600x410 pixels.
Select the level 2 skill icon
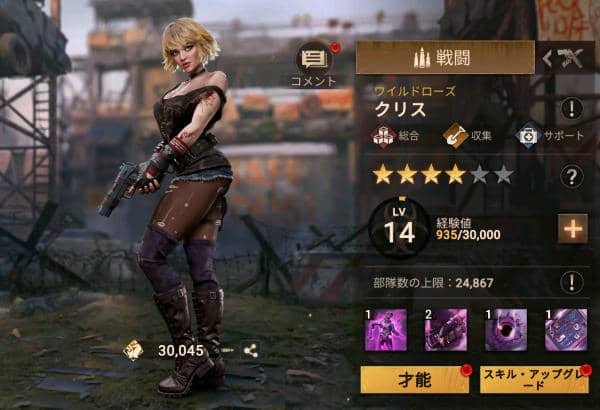[442, 329]
